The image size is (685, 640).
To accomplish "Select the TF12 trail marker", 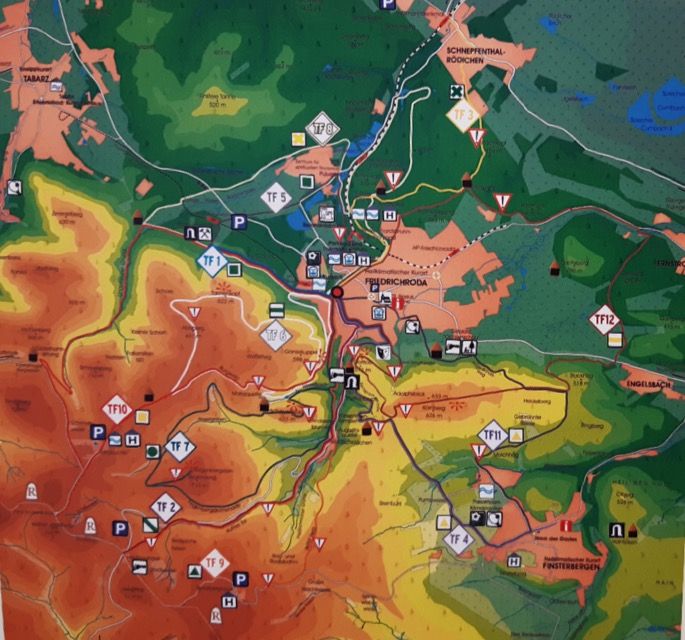I will point(605,321).
